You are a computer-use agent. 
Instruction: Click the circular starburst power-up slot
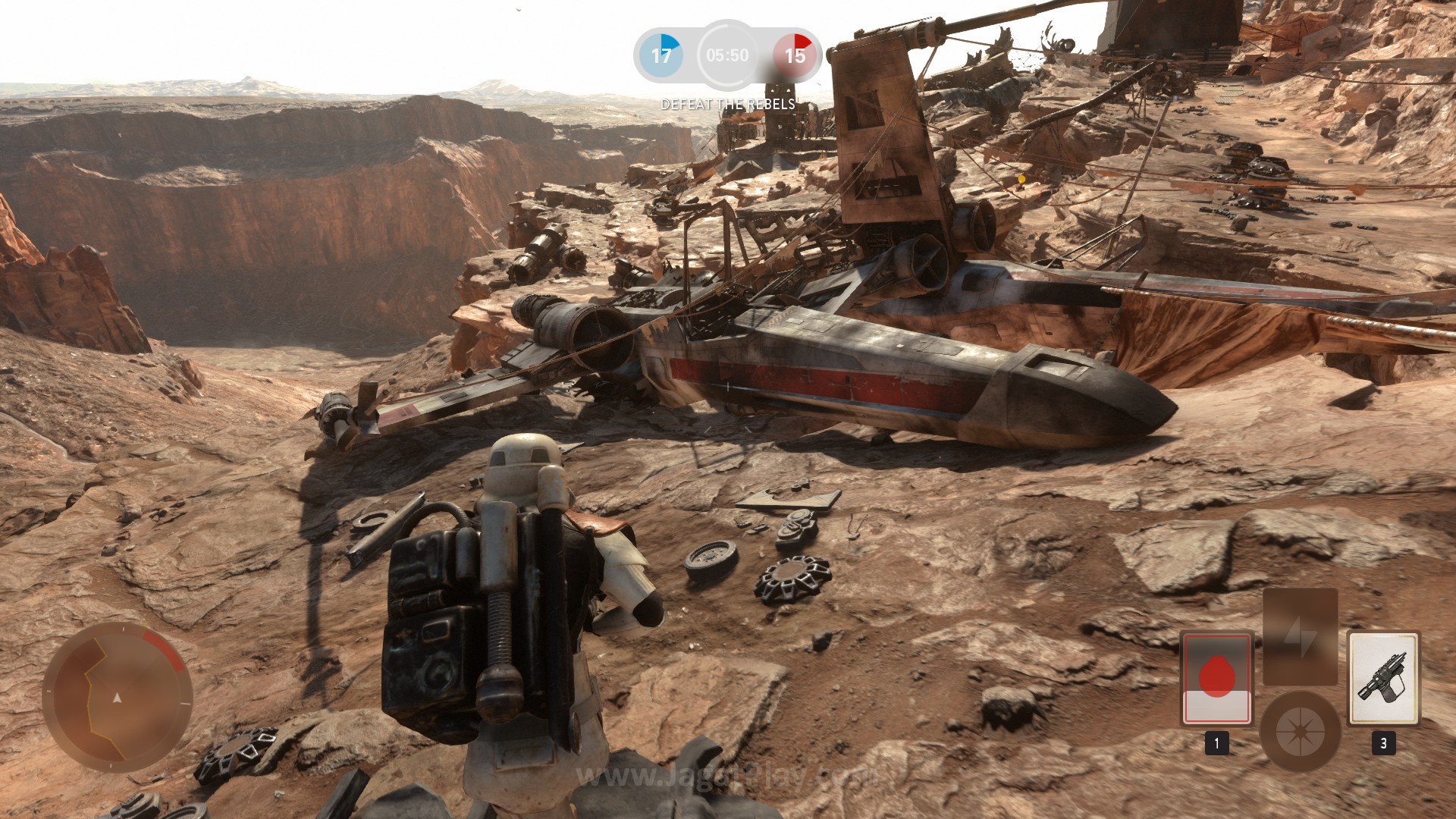[1300, 731]
